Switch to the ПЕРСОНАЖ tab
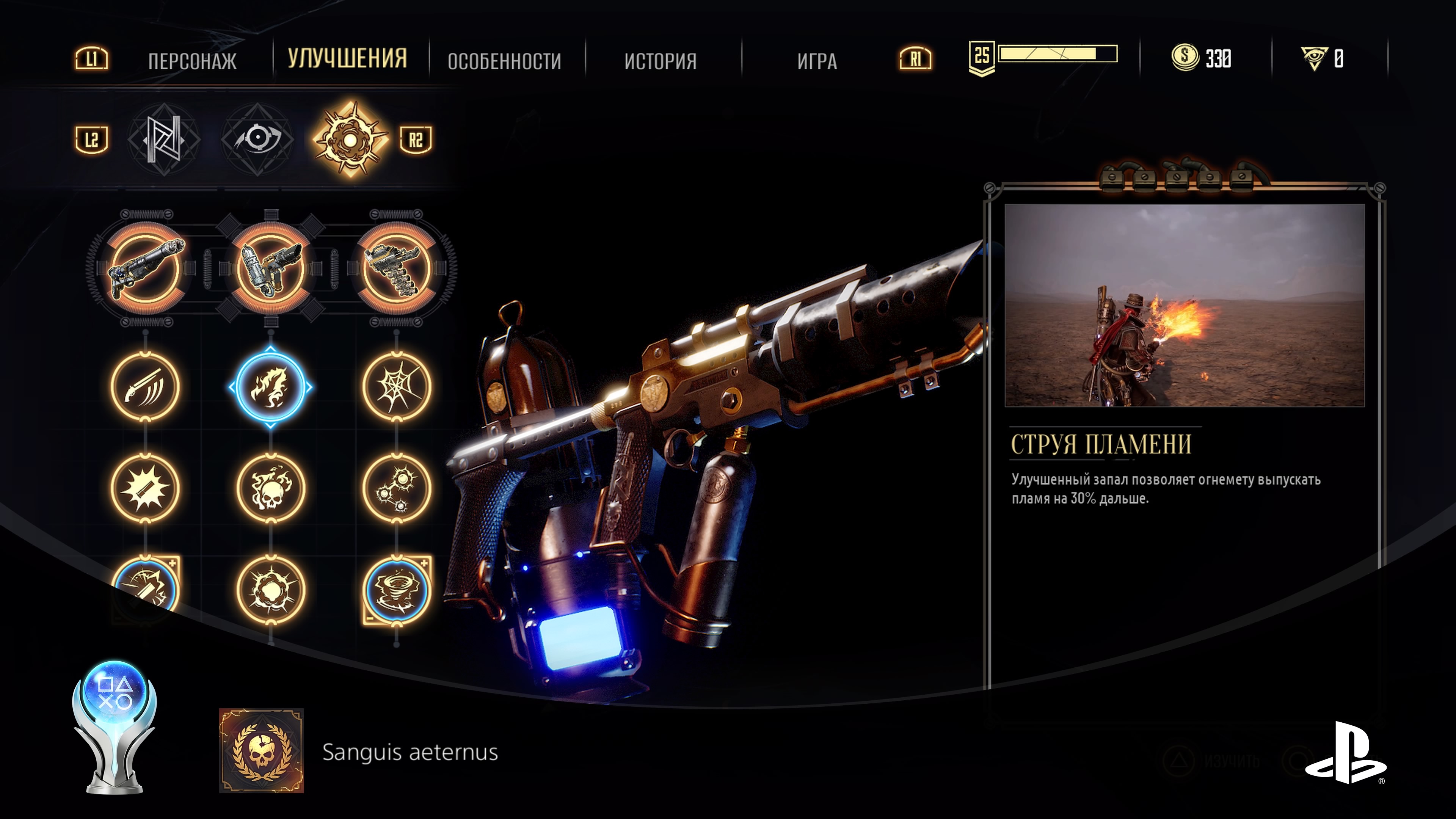The image size is (1456, 819). coord(192,61)
